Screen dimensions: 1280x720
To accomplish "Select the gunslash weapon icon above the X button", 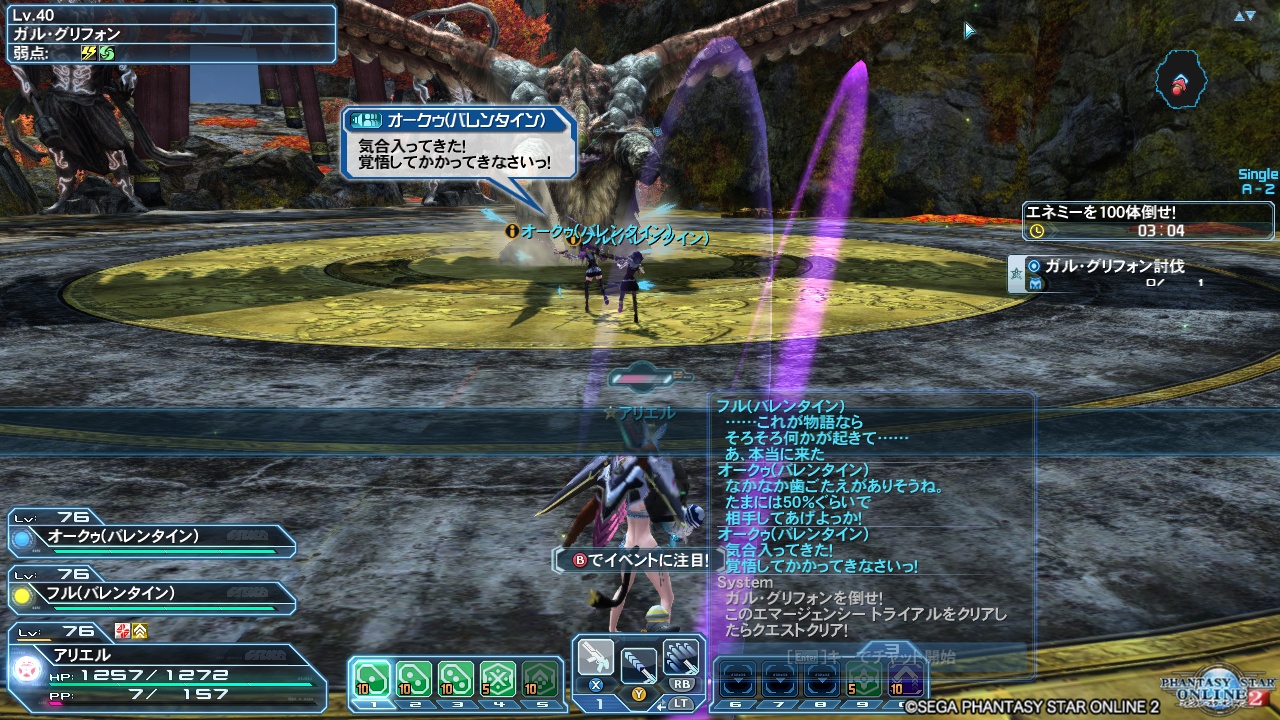I will [596, 657].
